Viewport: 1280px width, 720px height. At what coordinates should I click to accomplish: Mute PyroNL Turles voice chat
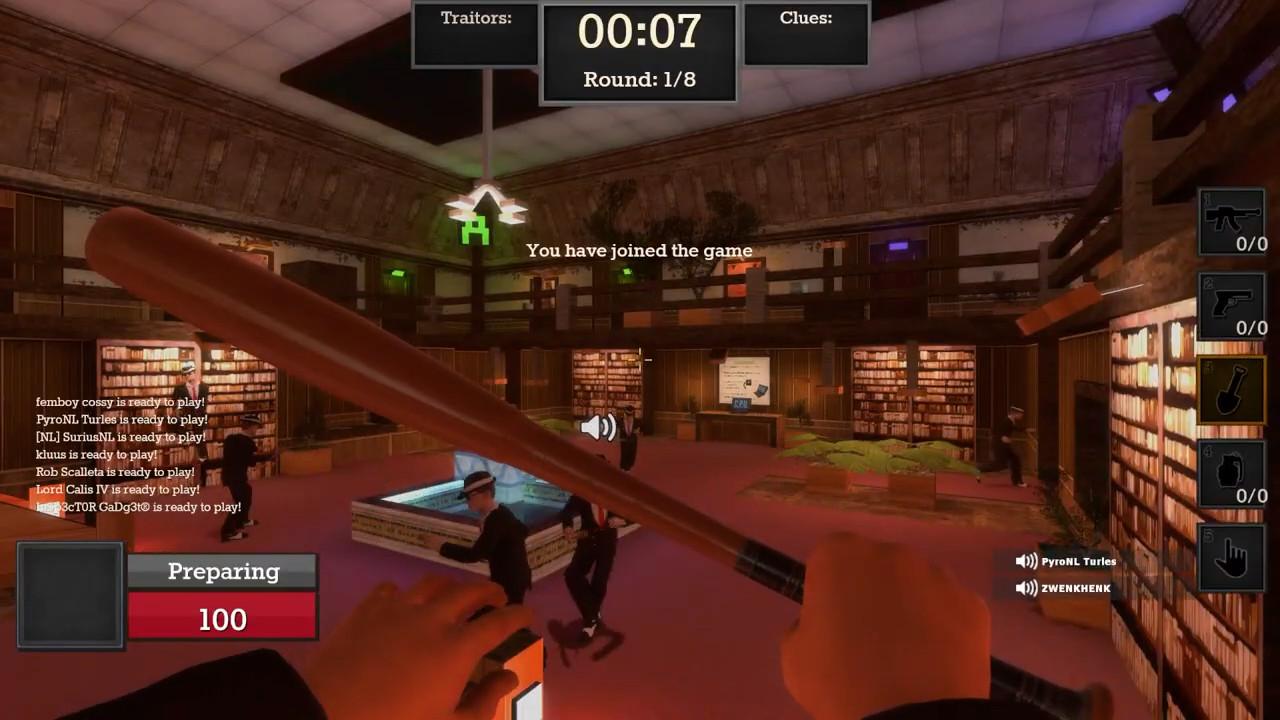coord(1027,561)
